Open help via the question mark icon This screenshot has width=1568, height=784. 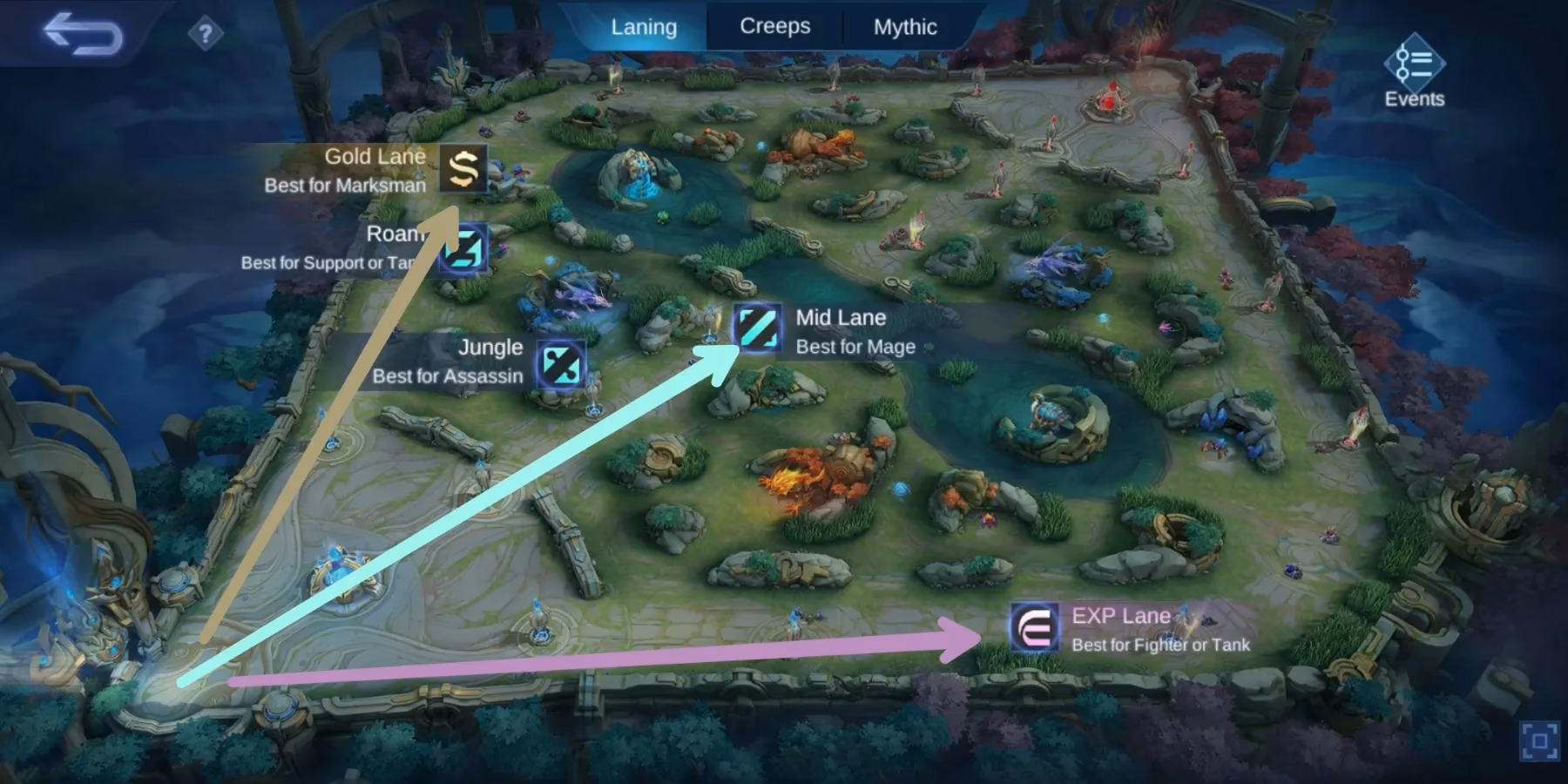point(204,33)
